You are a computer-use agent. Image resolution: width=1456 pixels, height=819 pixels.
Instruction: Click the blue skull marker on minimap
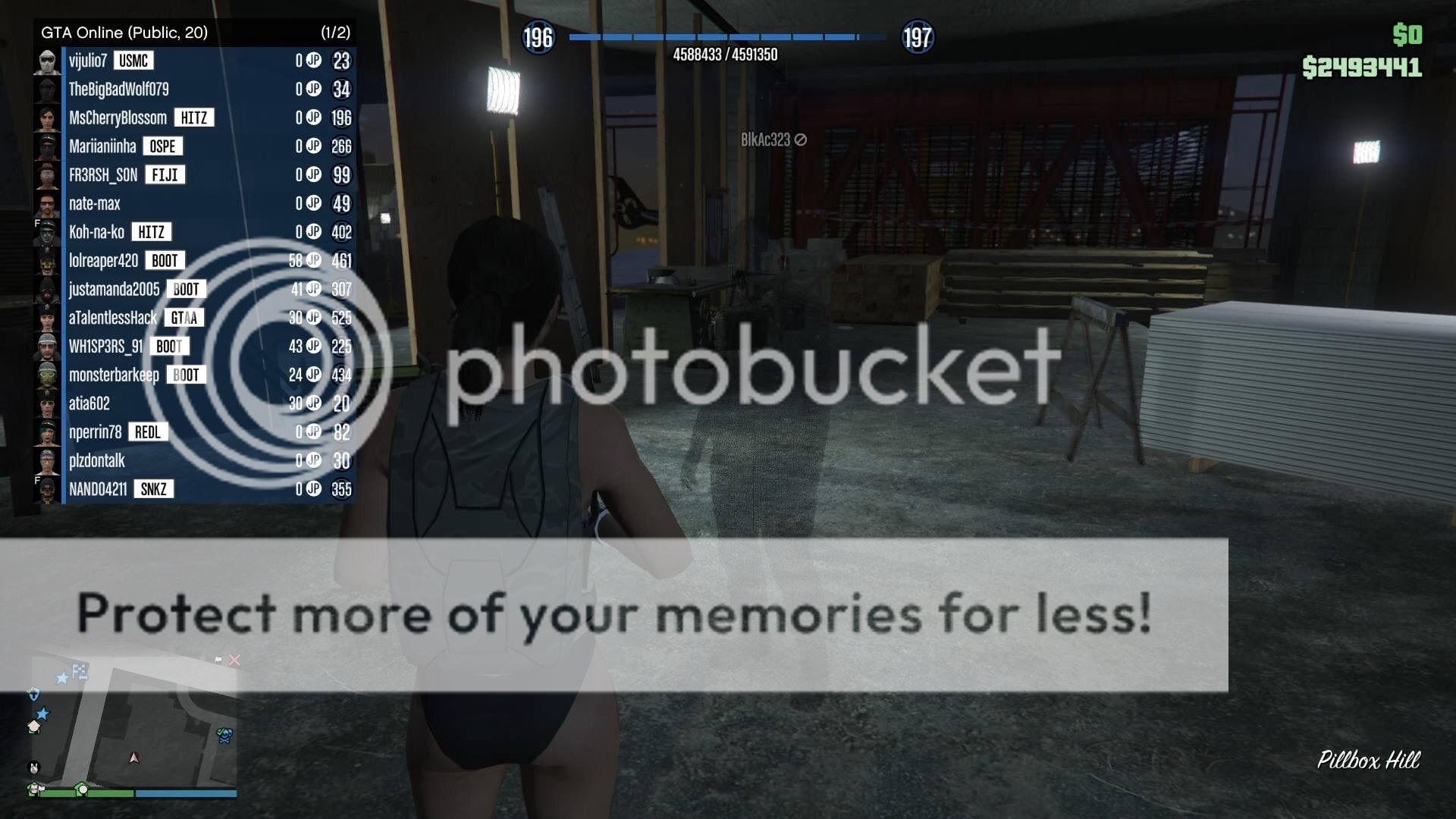pyautogui.click(x=224, y=735)
